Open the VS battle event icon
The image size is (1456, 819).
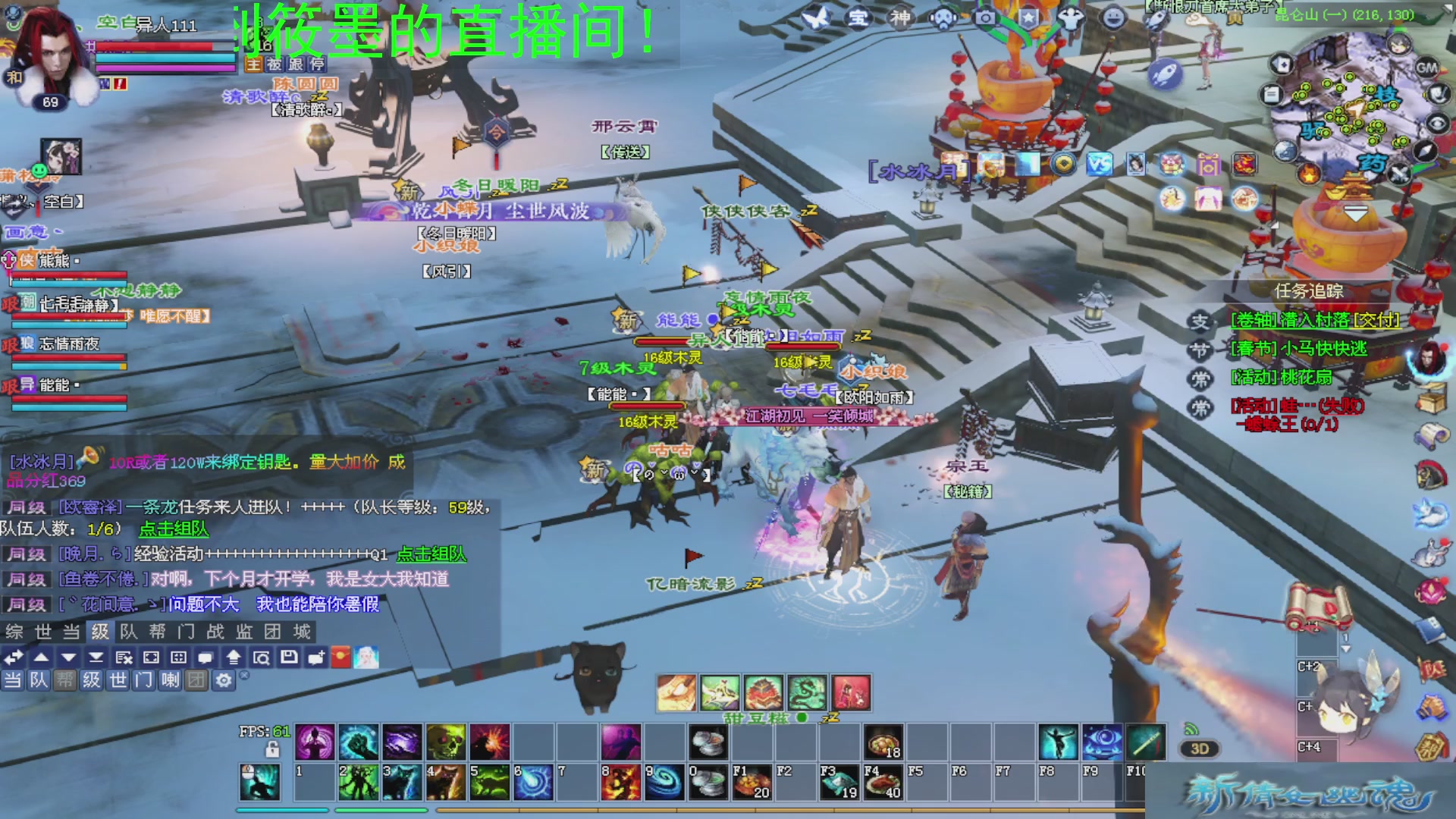(1099, 164)
